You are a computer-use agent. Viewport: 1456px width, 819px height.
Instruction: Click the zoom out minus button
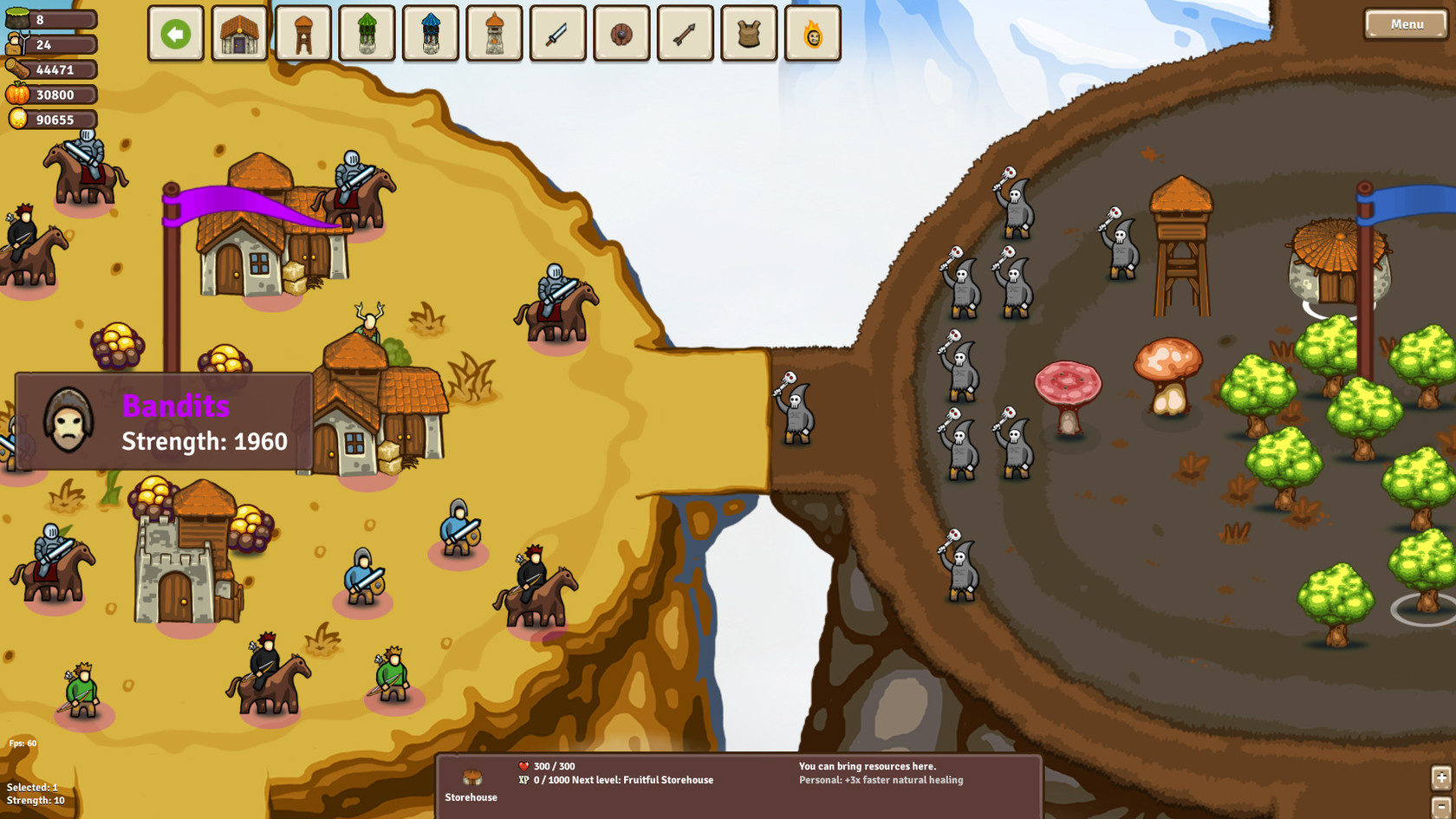click(x=1441, y=807)
